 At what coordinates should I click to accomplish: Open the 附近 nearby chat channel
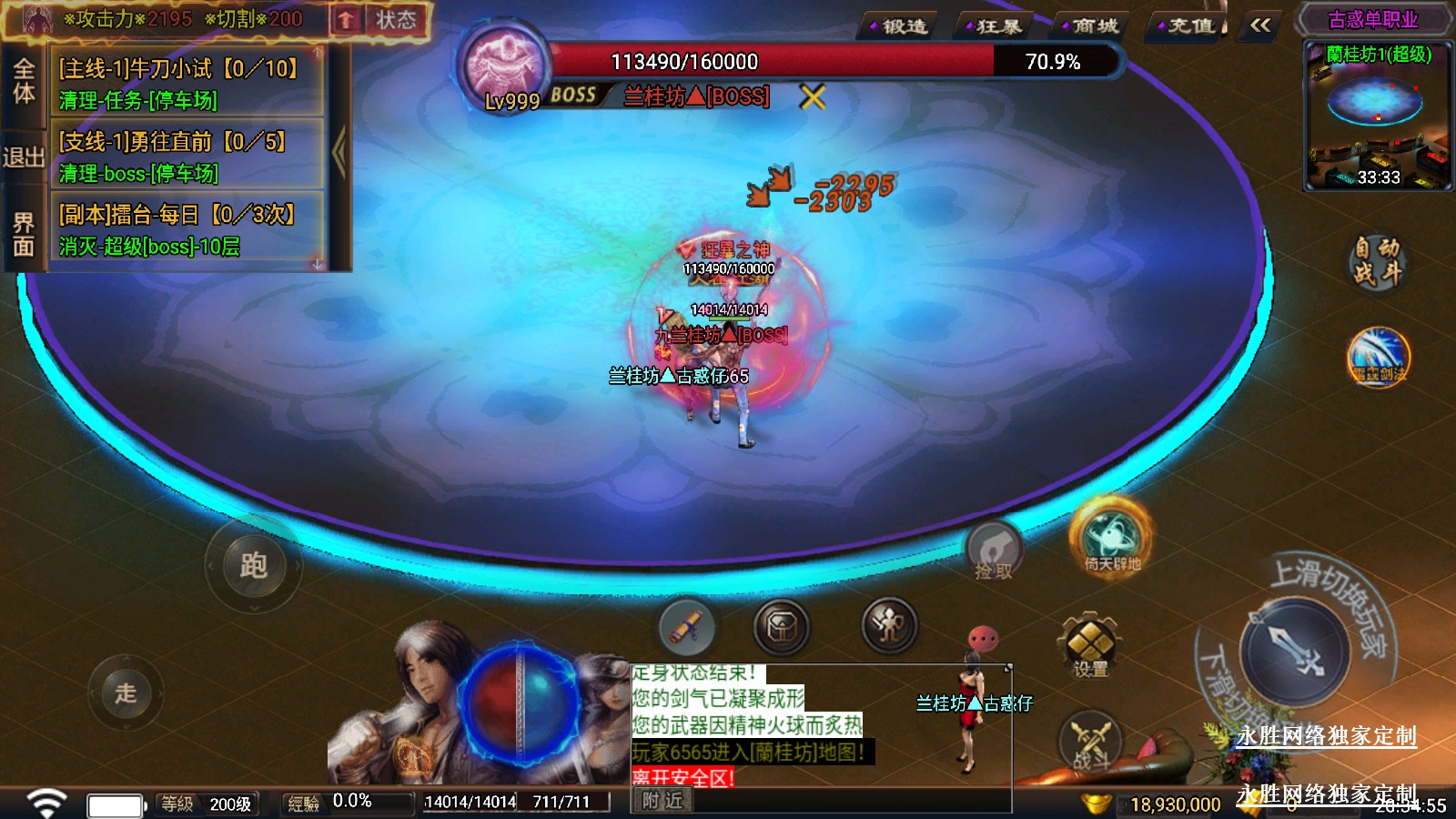(x=662, y=801)
